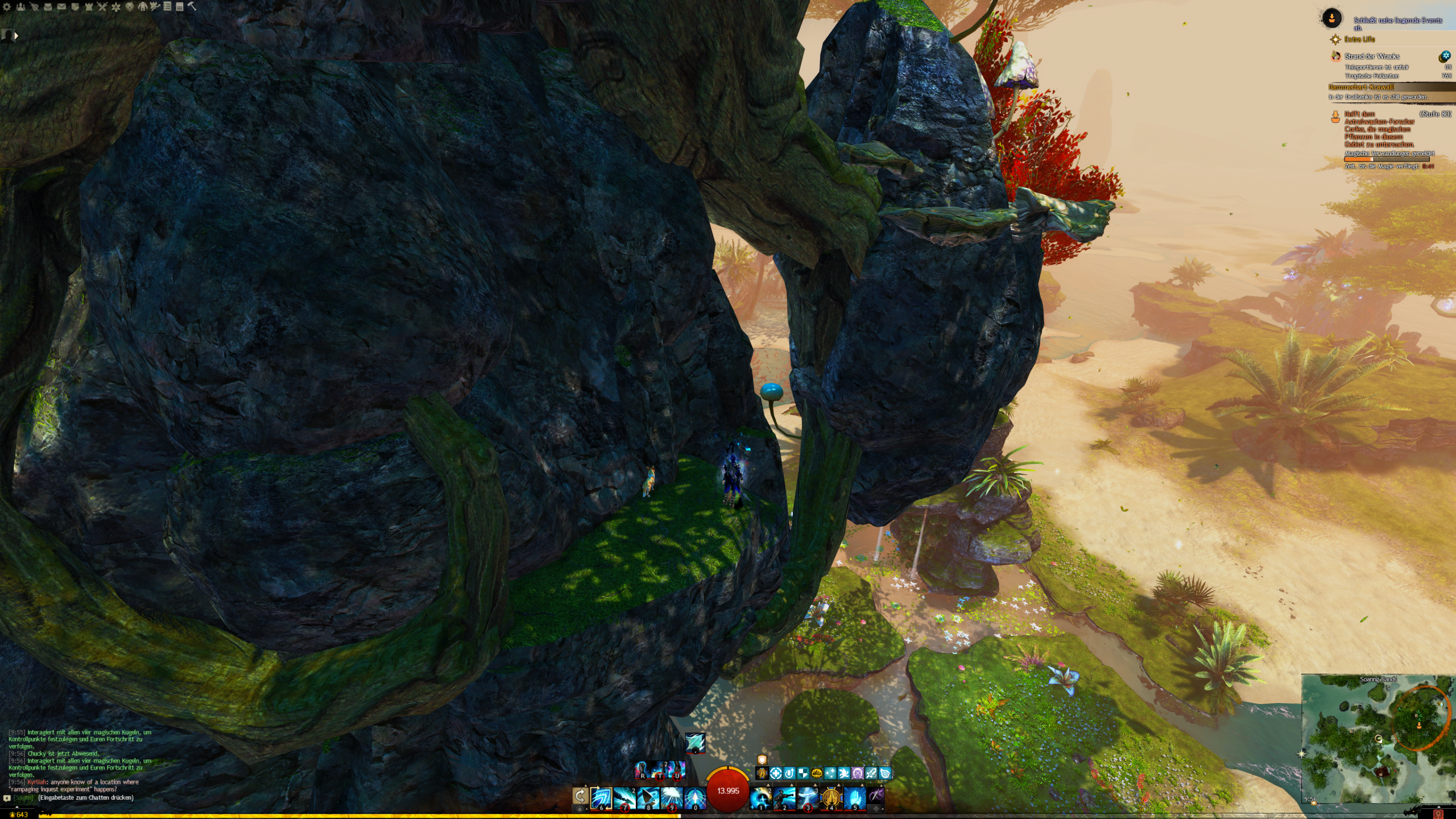Activate the punching figure skill in slot 2

tap(784, 798)
